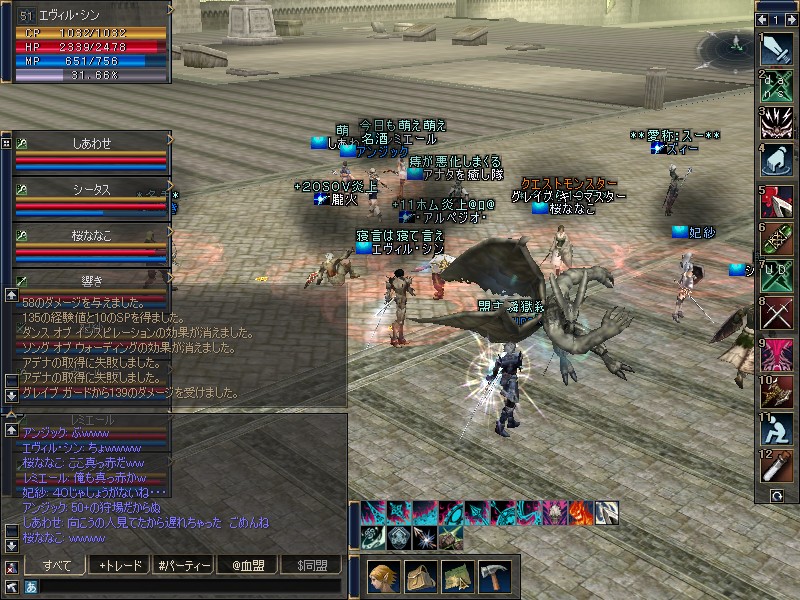This screenshot has height=600, width=800.
Task: Activate the crossed swords skill in slot 8
Action: point(777,313)
